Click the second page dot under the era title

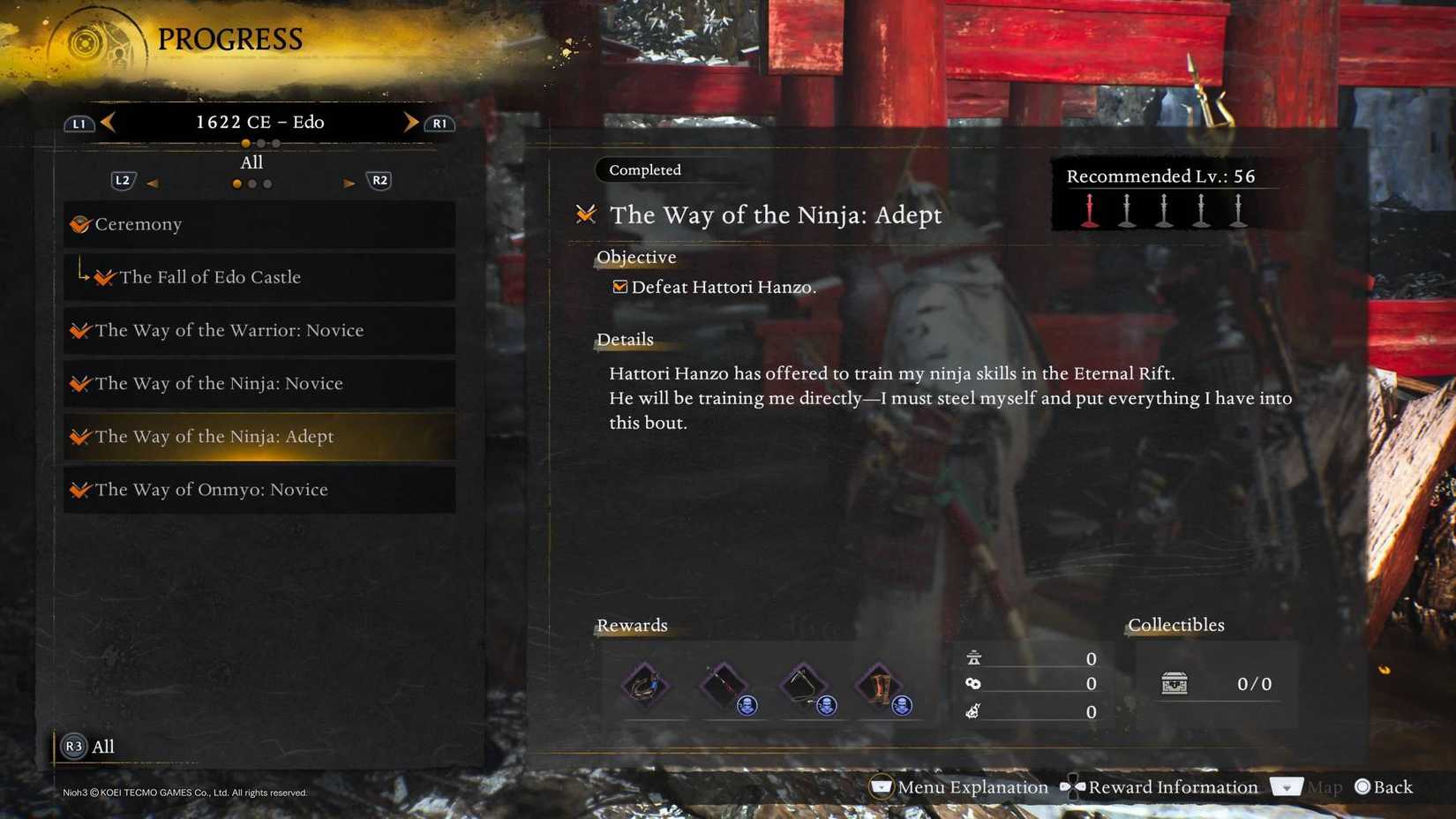click(x=259, y=142)
